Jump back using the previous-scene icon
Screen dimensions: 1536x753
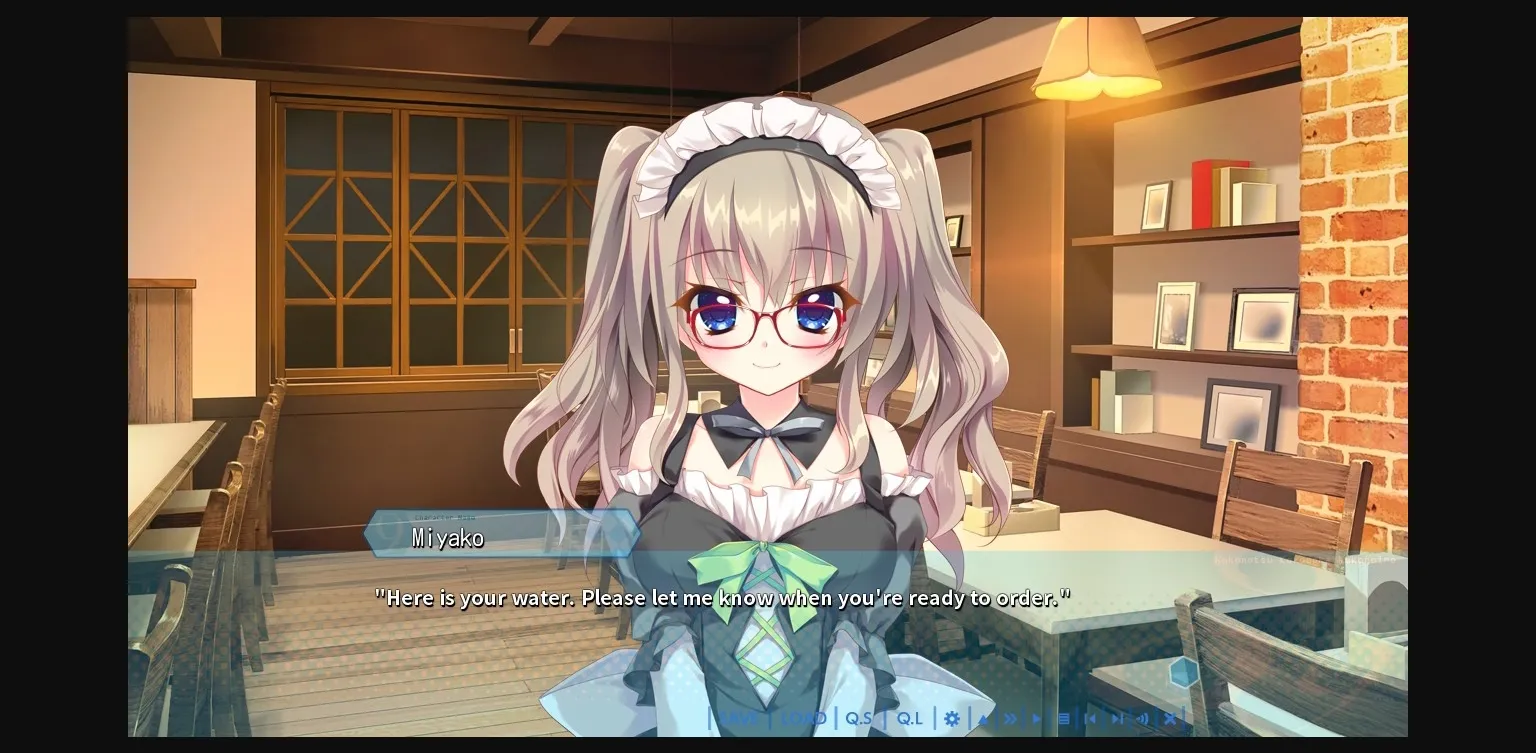[x=1092, y=718]
